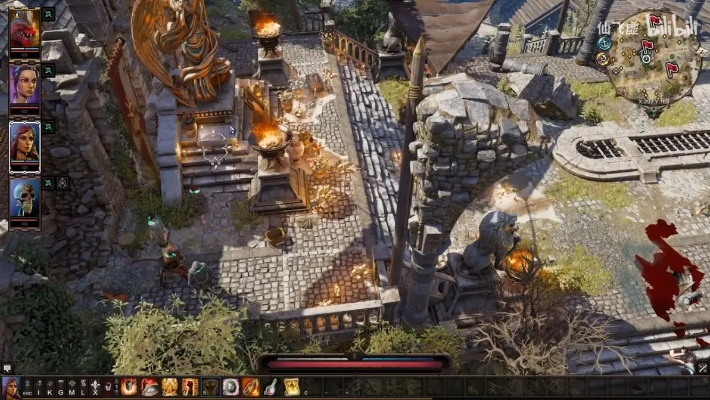Open the inventory with the I button
The image size is (710, 400).
pos(38,387)
